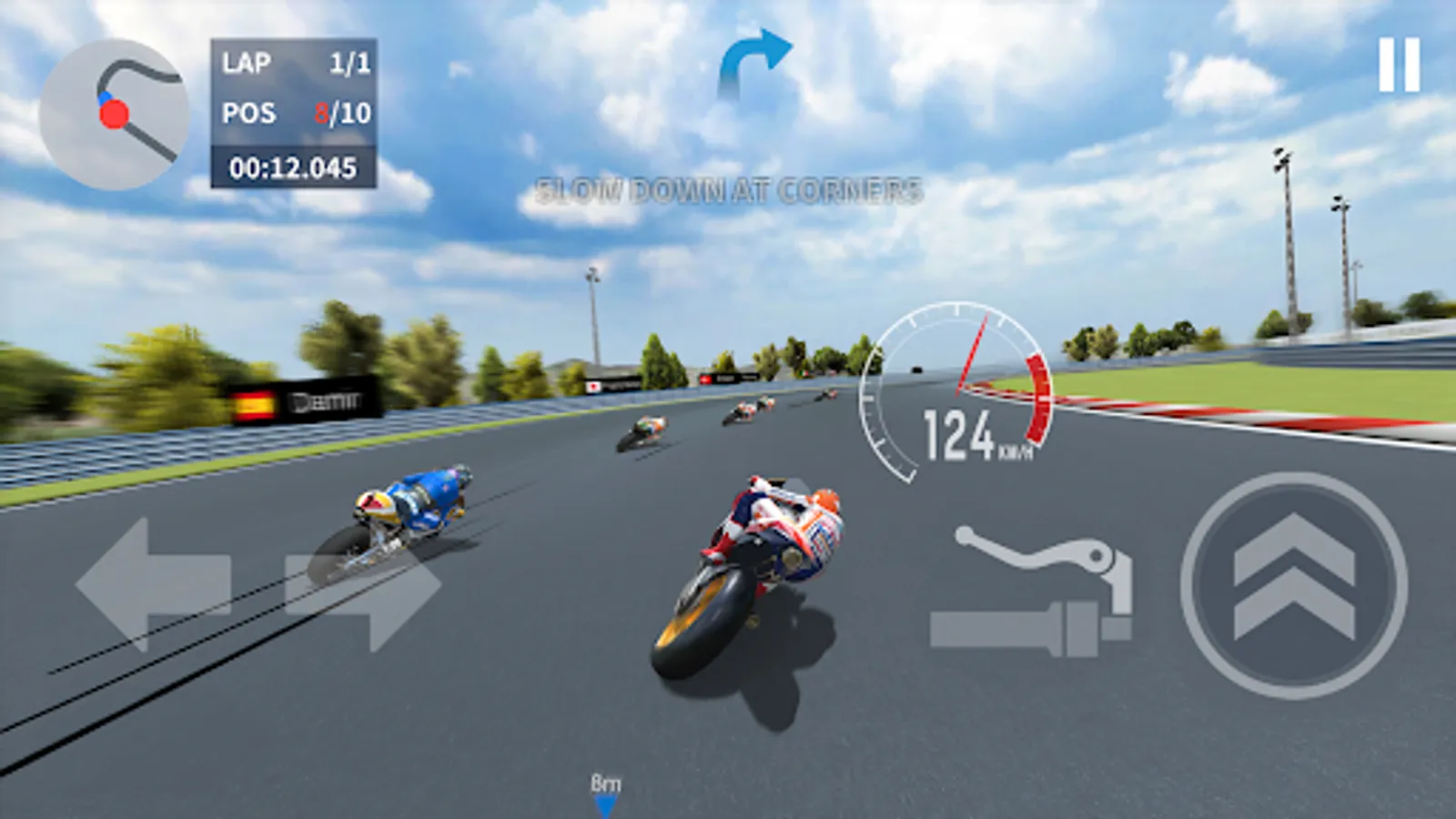Tap the 8m distance label
This screenshot has height=819, width=1456.
pyautogui.click(x=606, y=783)
